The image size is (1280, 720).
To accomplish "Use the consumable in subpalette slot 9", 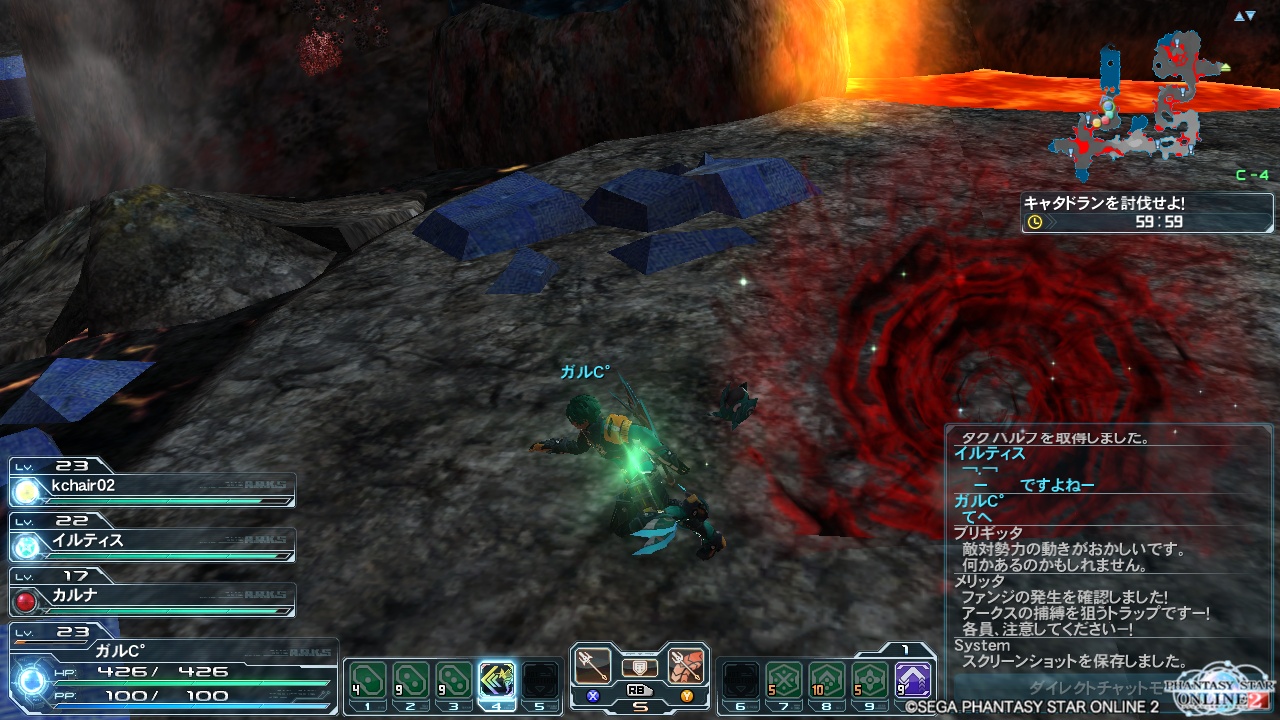I will click(870, 682).
